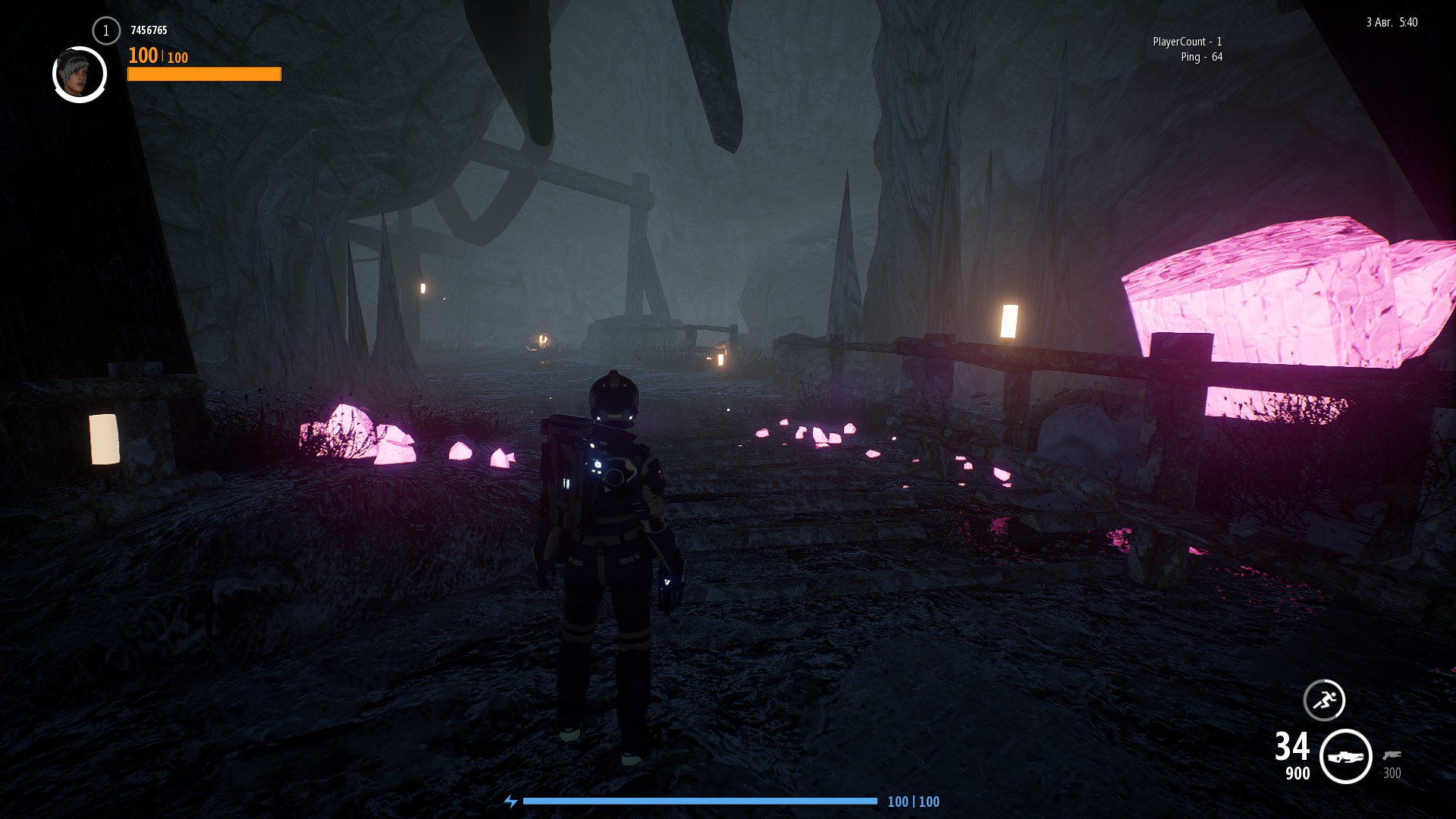Select the equipped rifle weapon slot
The image size is (1456, 819).
click(x=1346, y=757)
